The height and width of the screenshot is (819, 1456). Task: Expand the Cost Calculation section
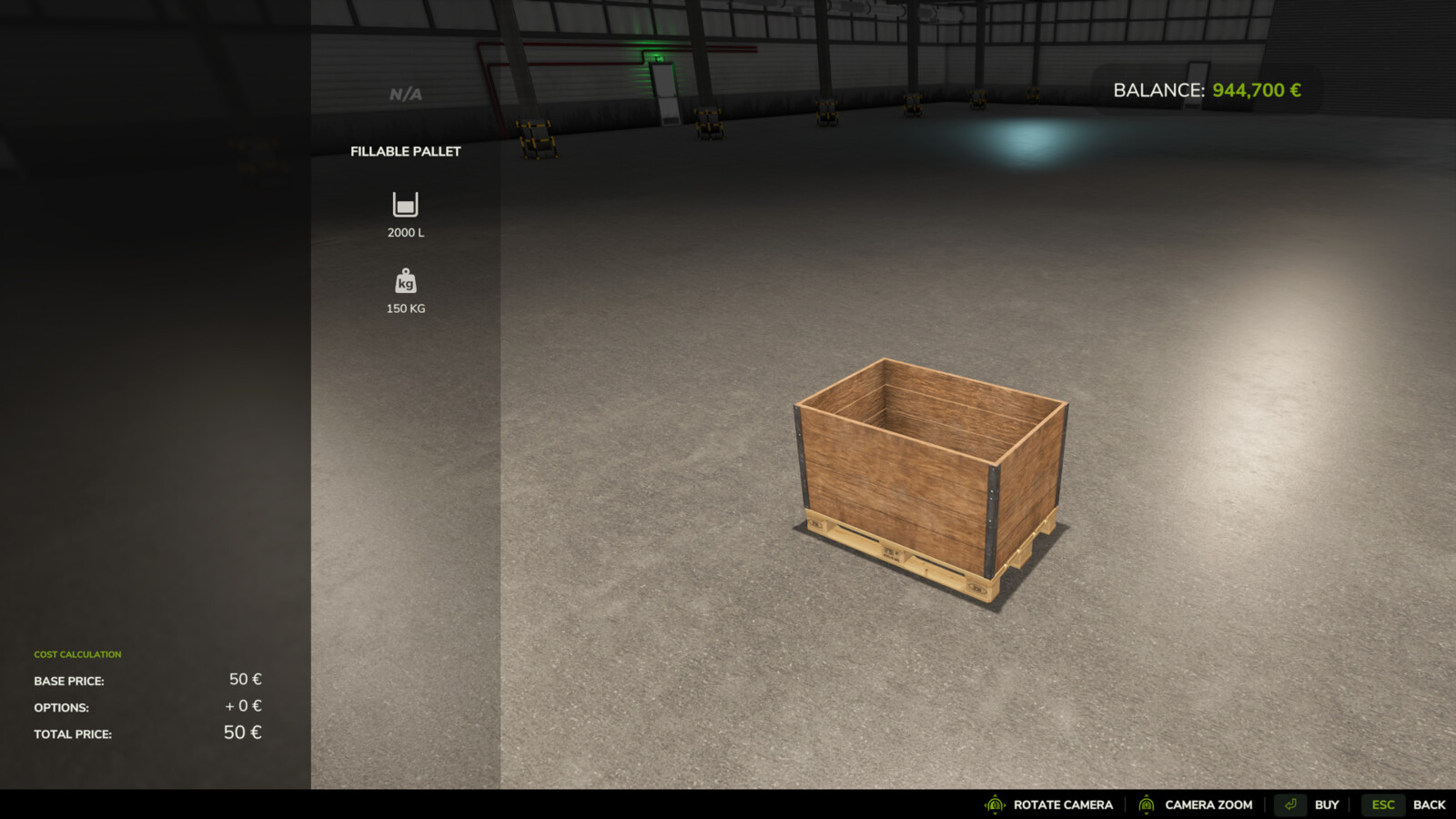(77, 653)
